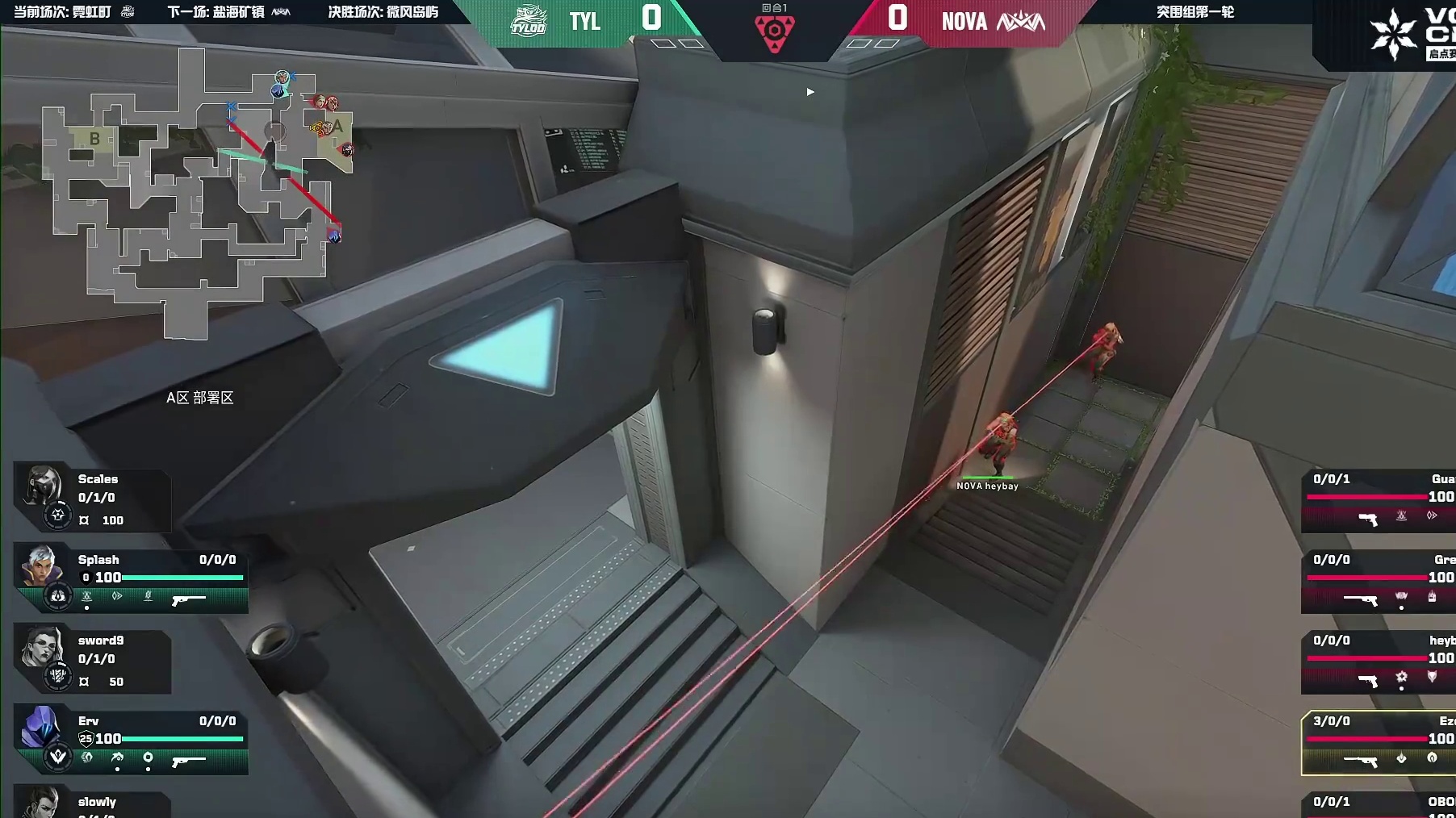
Task: Click the NOVA team logo
Action: coord(1021,21)
